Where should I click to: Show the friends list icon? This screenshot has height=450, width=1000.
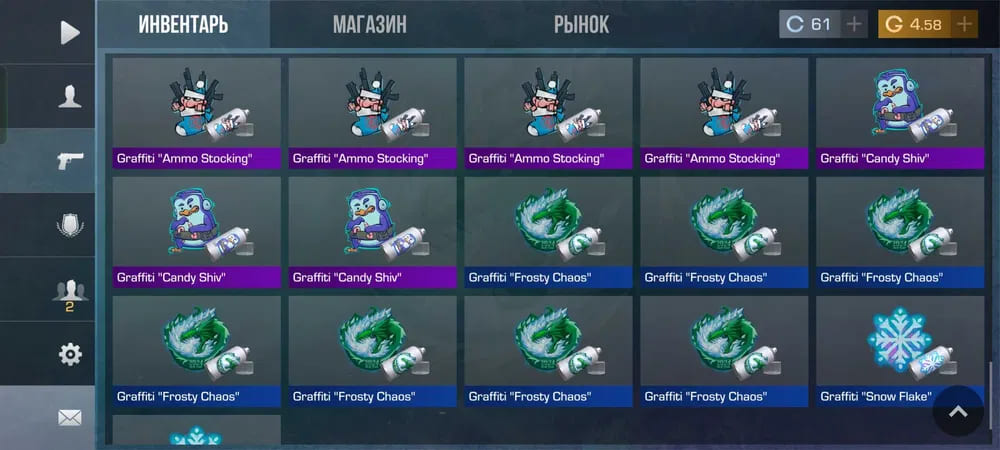[69, 291]
